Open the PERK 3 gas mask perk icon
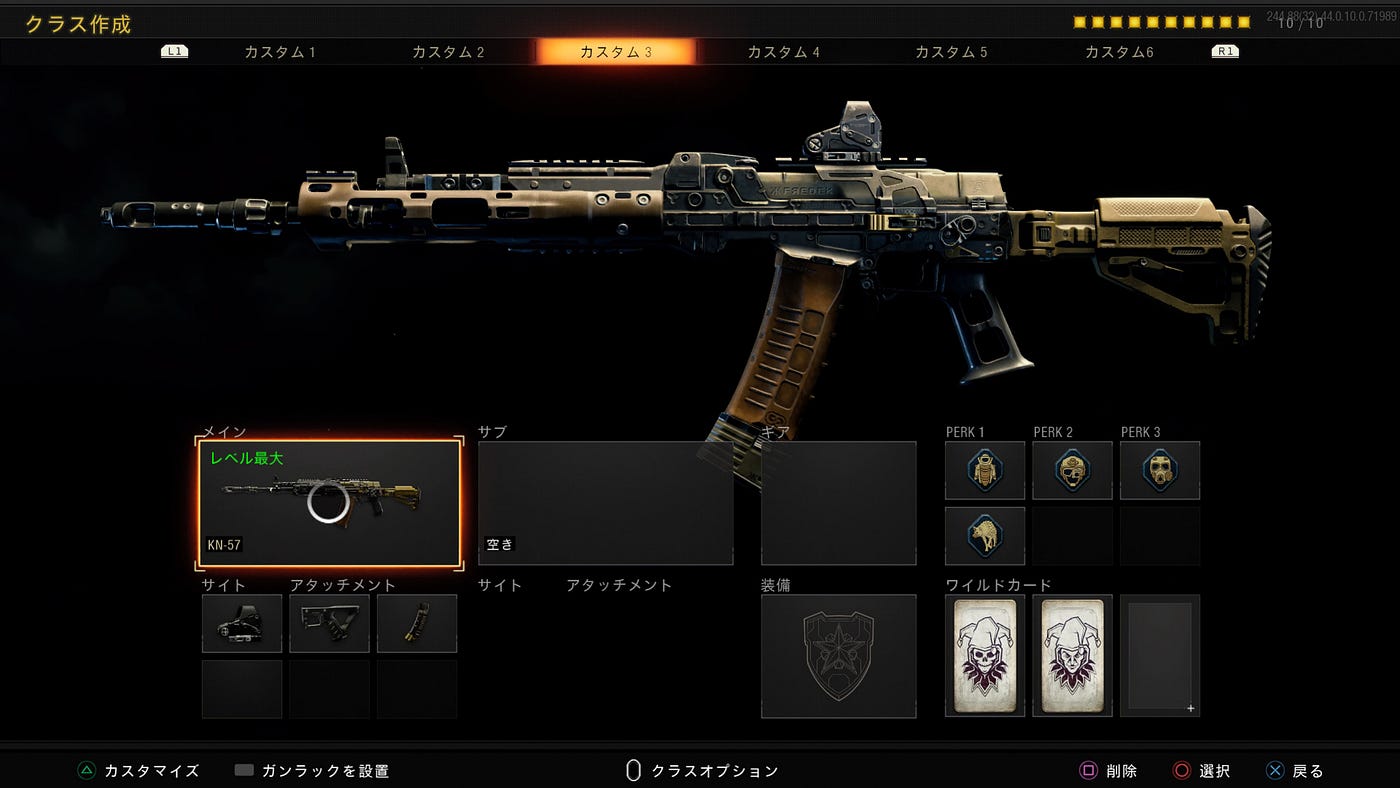 tap(1159, 469)
